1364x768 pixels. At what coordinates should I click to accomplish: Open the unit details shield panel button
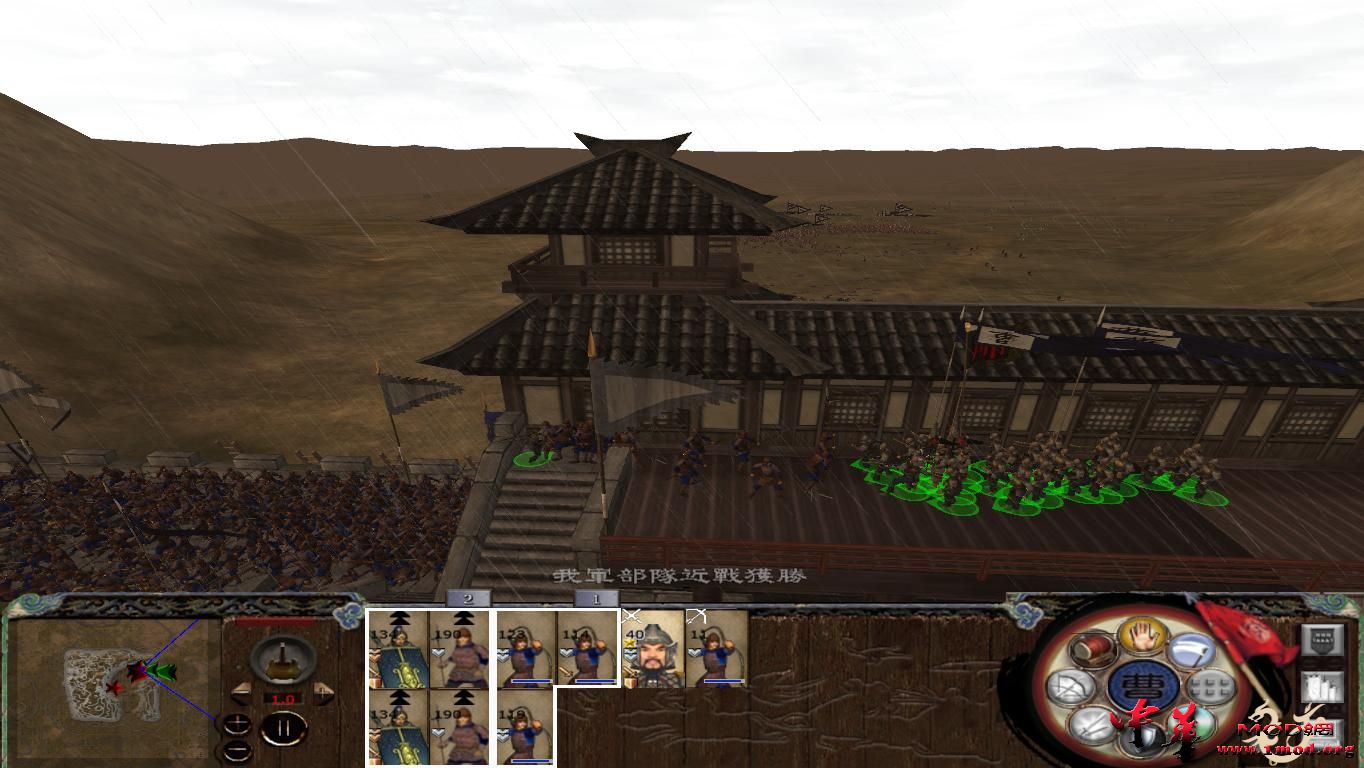pos(1321,639)
